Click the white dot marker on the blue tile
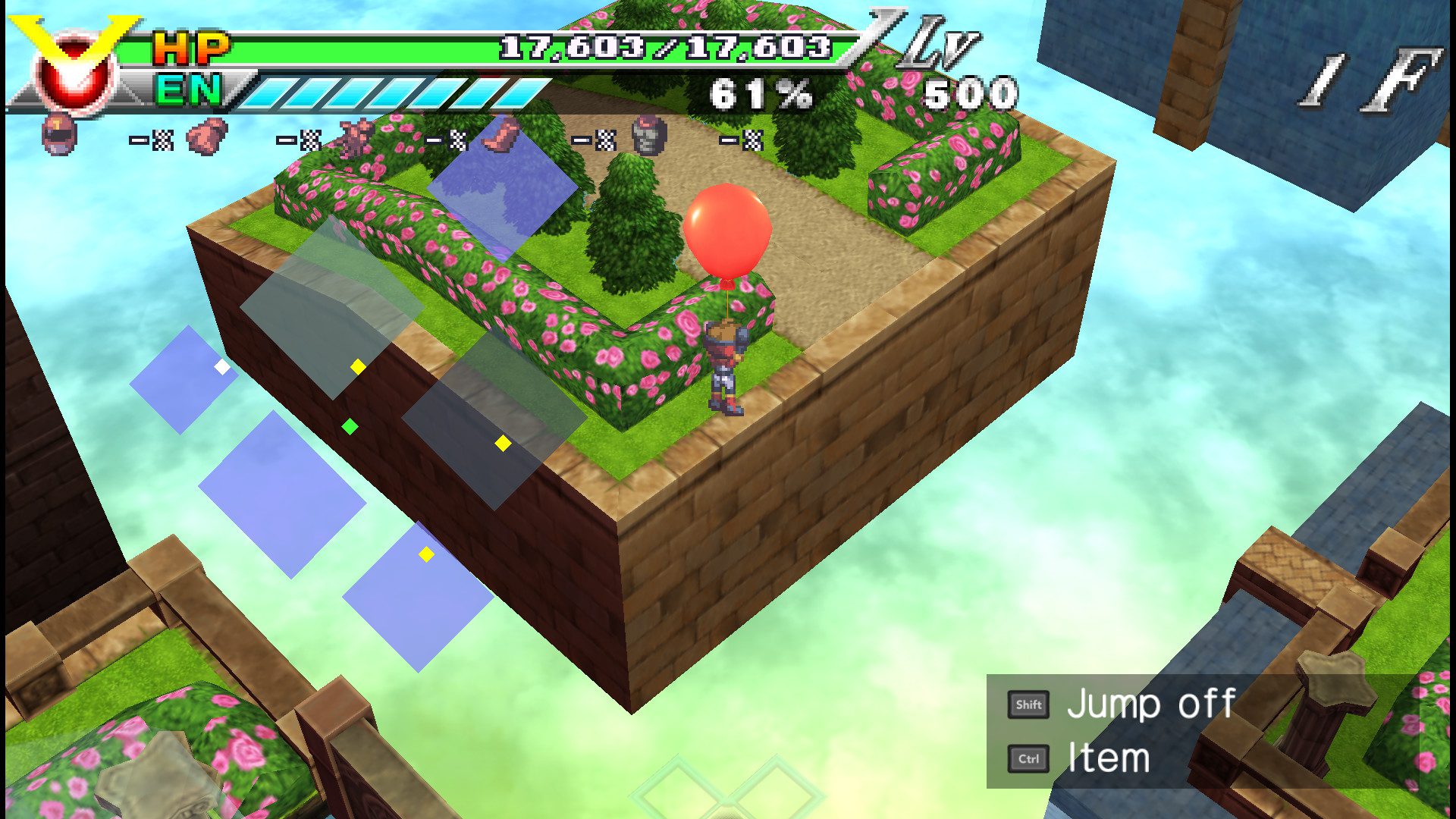Viewport: 1456px width, 819px height. (221, 367)
